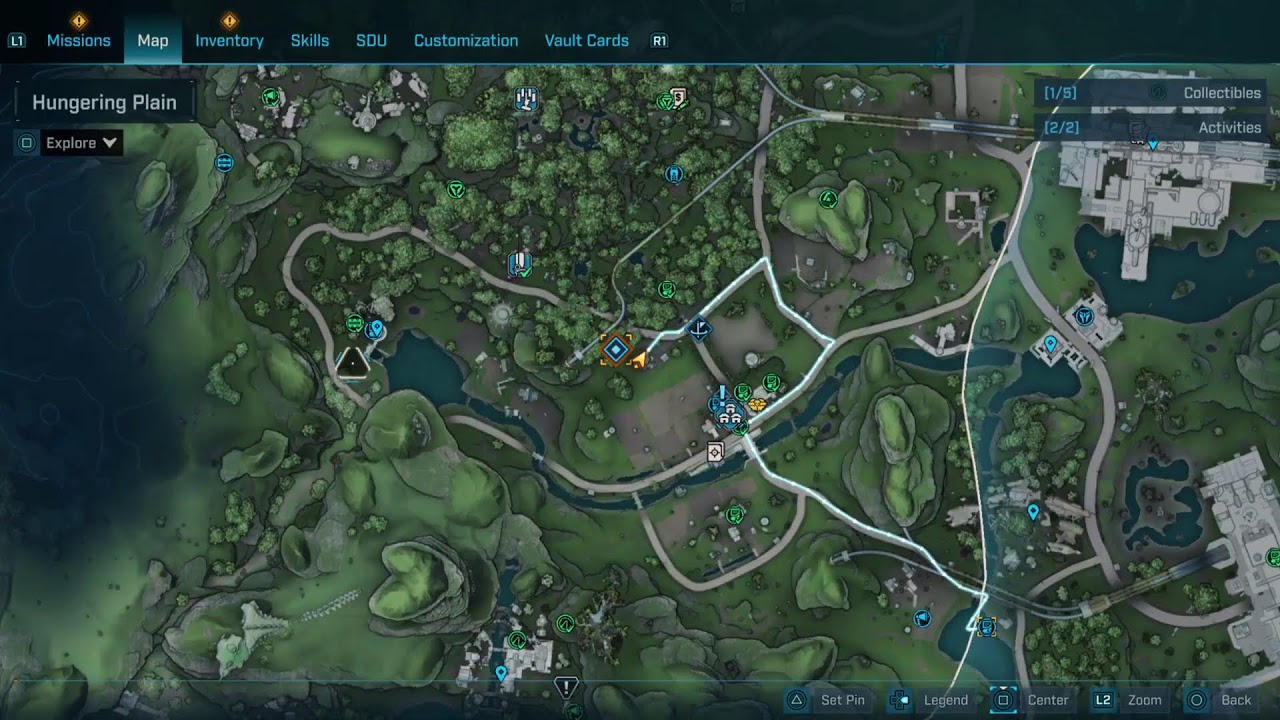Show the Vault Cards tab
This screenshot has height=720, width=1280.
(x=586, y=41)
